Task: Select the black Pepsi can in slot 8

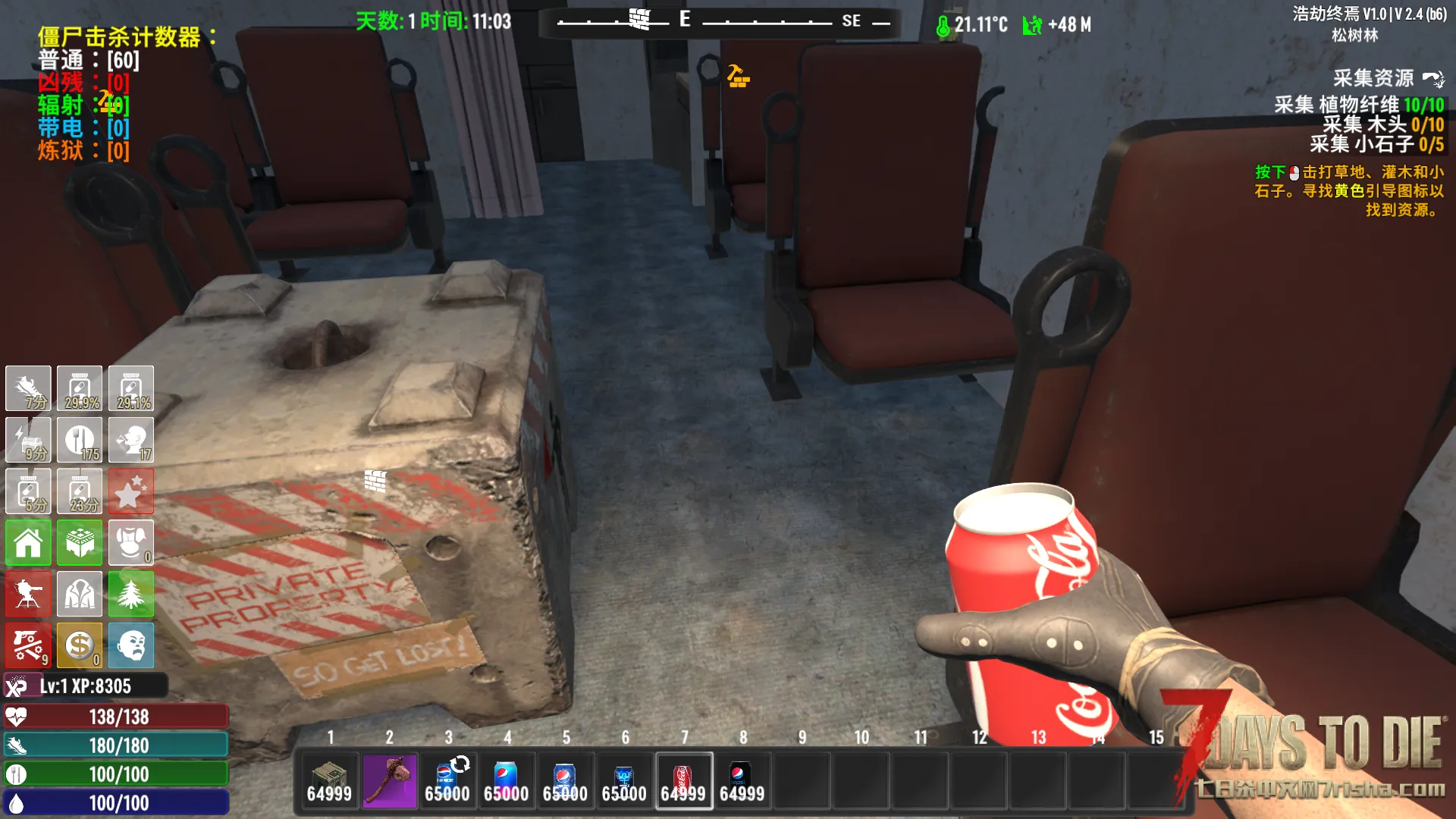Action: 742,780
